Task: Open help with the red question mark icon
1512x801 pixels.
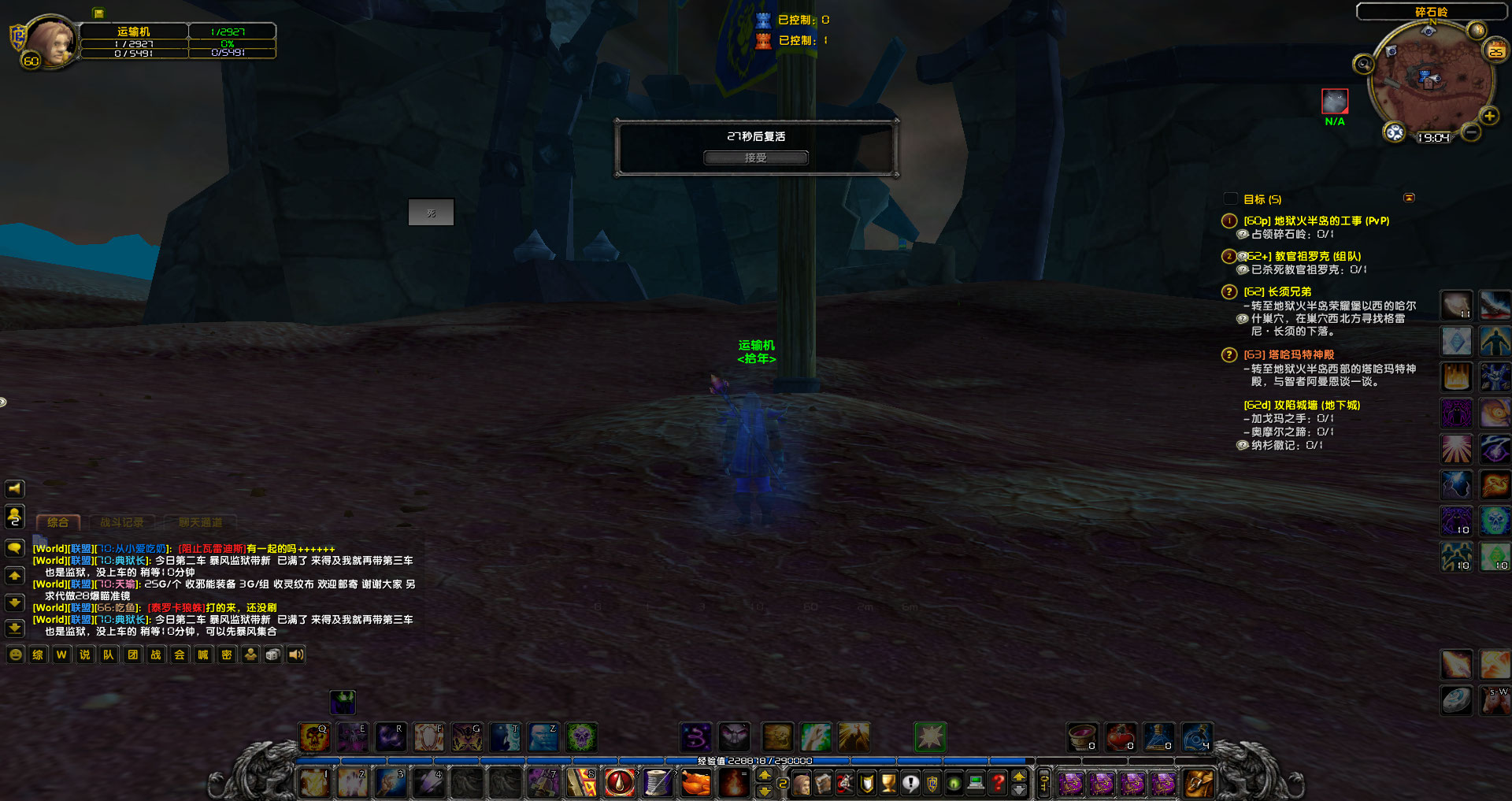Action: pos(997,783)
